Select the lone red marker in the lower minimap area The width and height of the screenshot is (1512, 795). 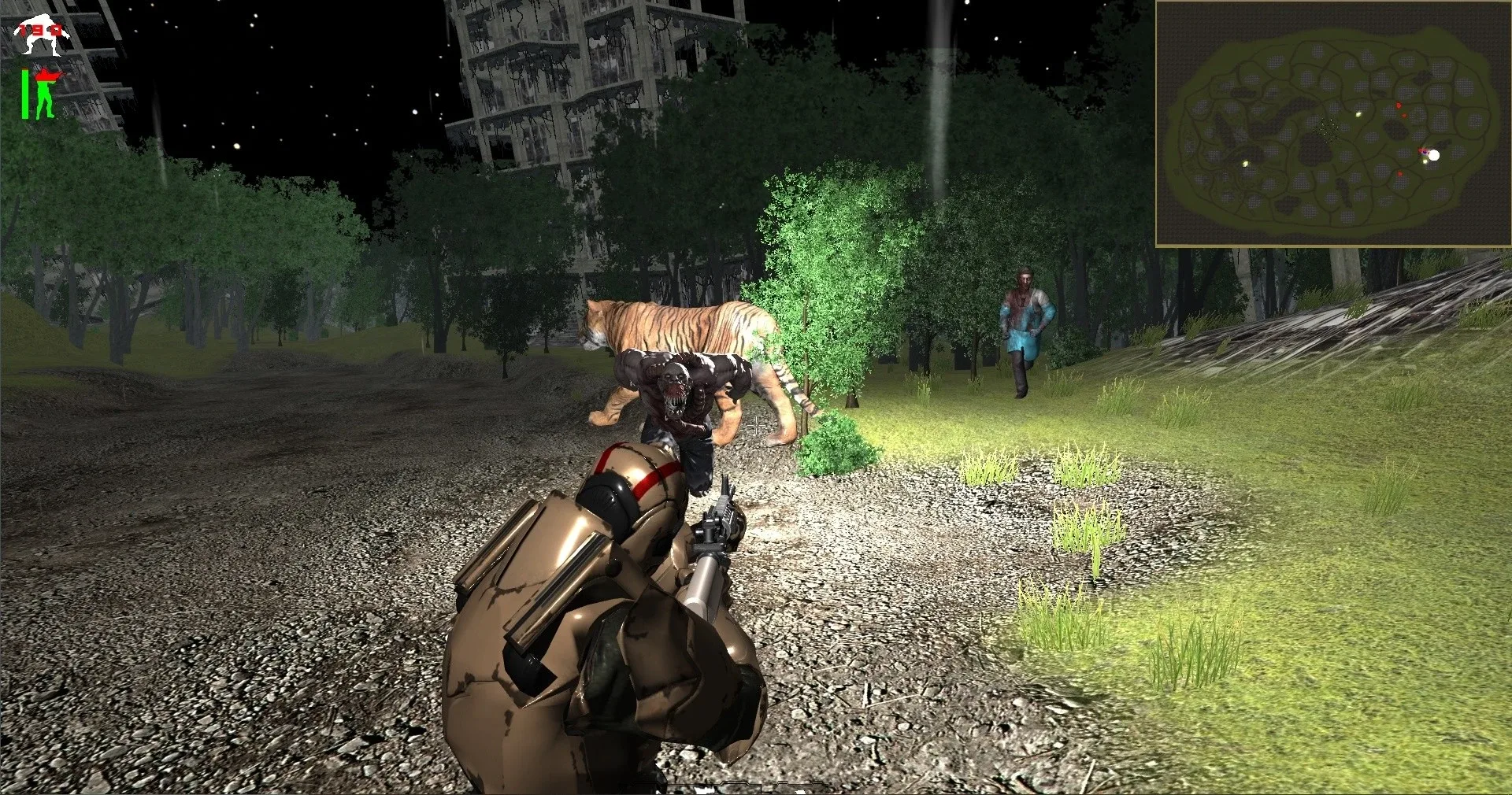[1400, 174]
